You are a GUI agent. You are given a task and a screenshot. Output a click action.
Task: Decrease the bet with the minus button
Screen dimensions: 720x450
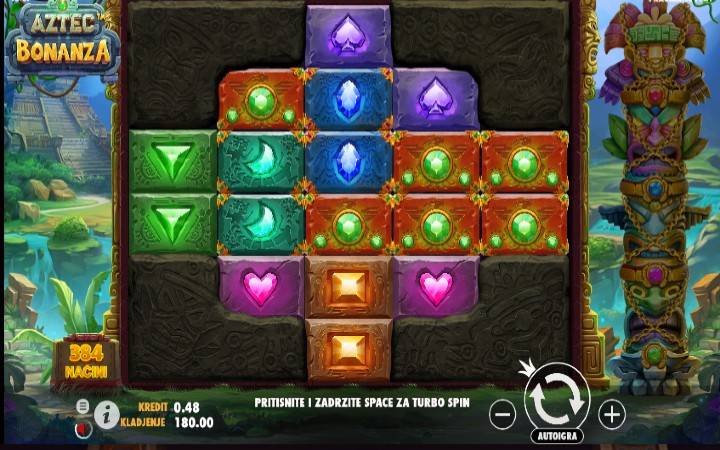pos(503,413)
